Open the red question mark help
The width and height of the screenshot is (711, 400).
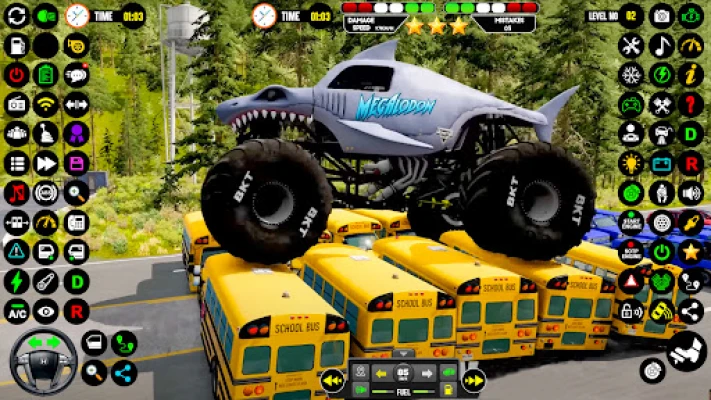coord(691,104)
